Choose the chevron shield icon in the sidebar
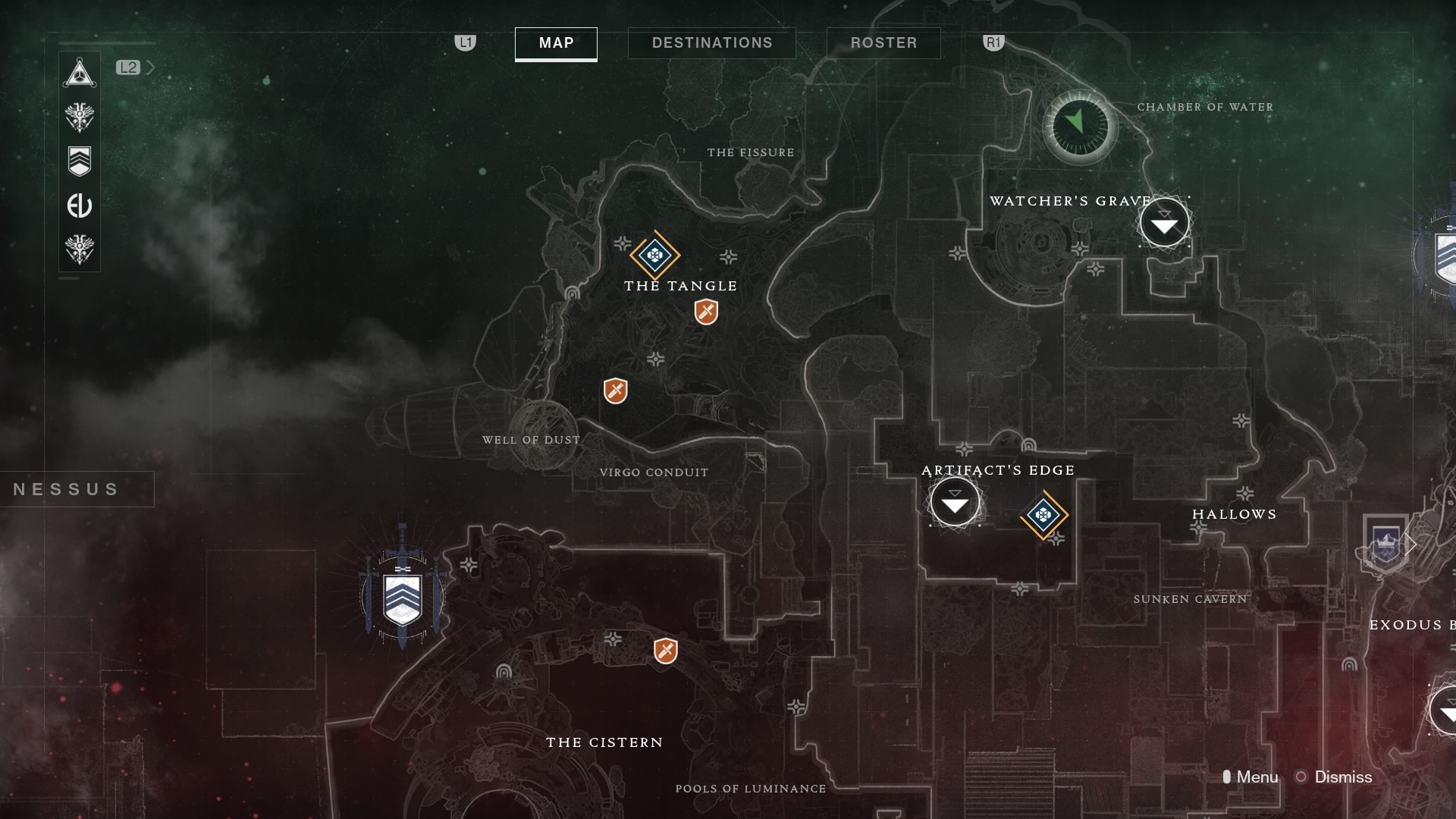 click(x=80, y=161)
